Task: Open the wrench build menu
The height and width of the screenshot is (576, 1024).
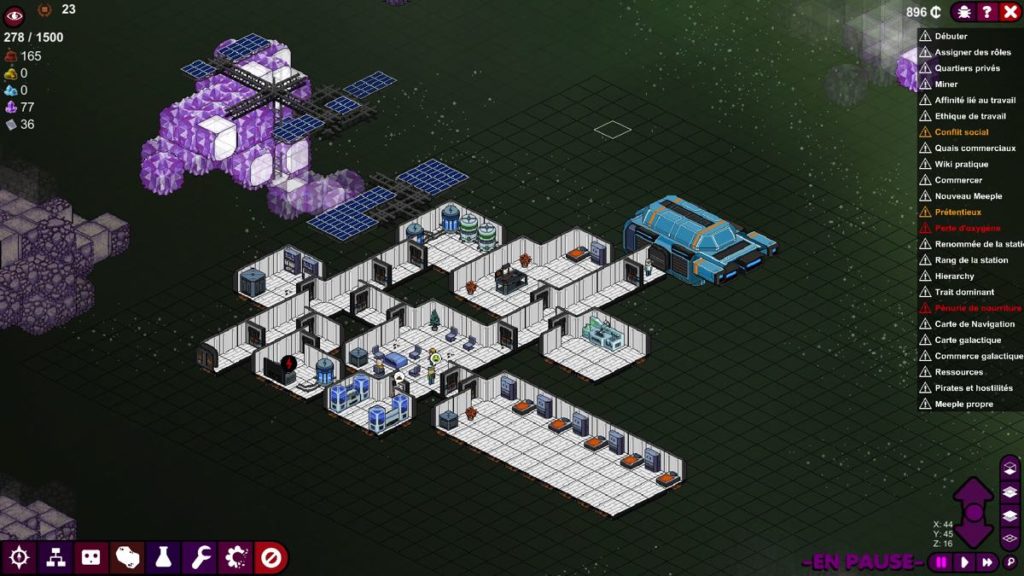Action: tap(200, 557)
